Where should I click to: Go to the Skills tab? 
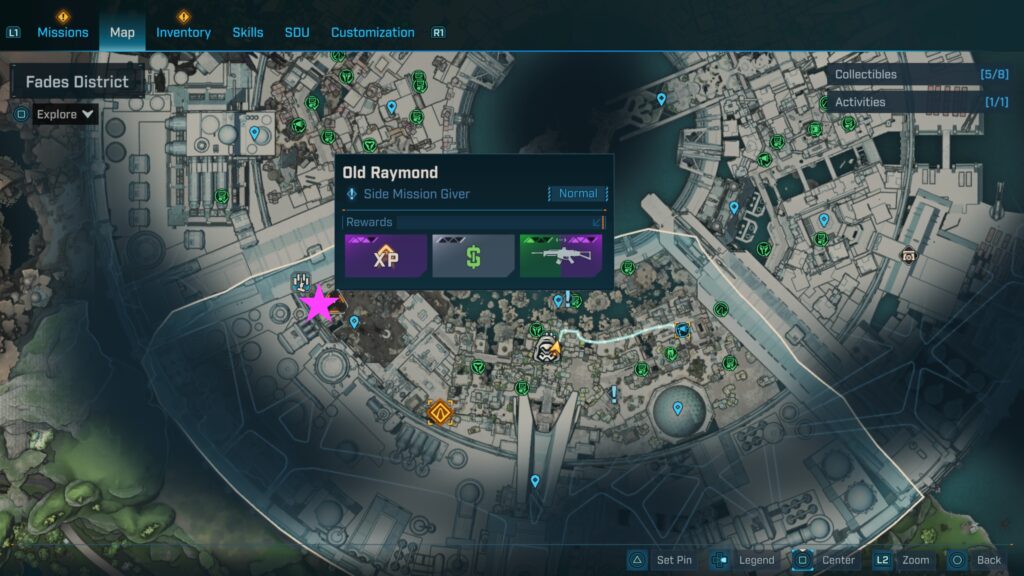pyautogui.click(x=248, y=32)
